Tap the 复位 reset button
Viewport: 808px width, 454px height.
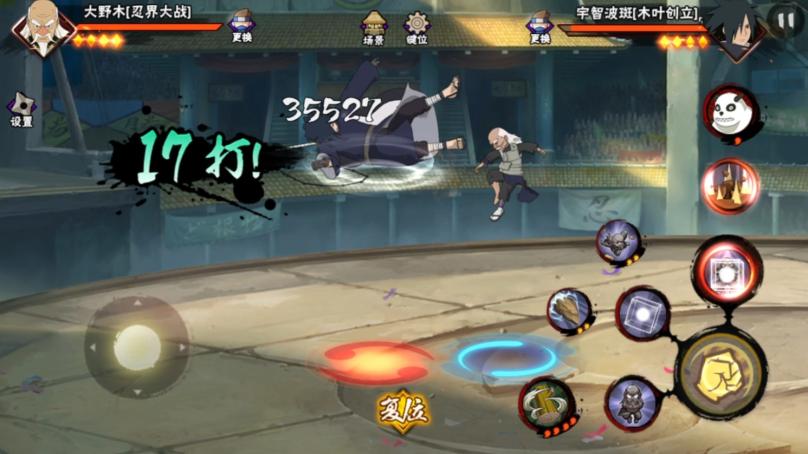pos(403,410)
